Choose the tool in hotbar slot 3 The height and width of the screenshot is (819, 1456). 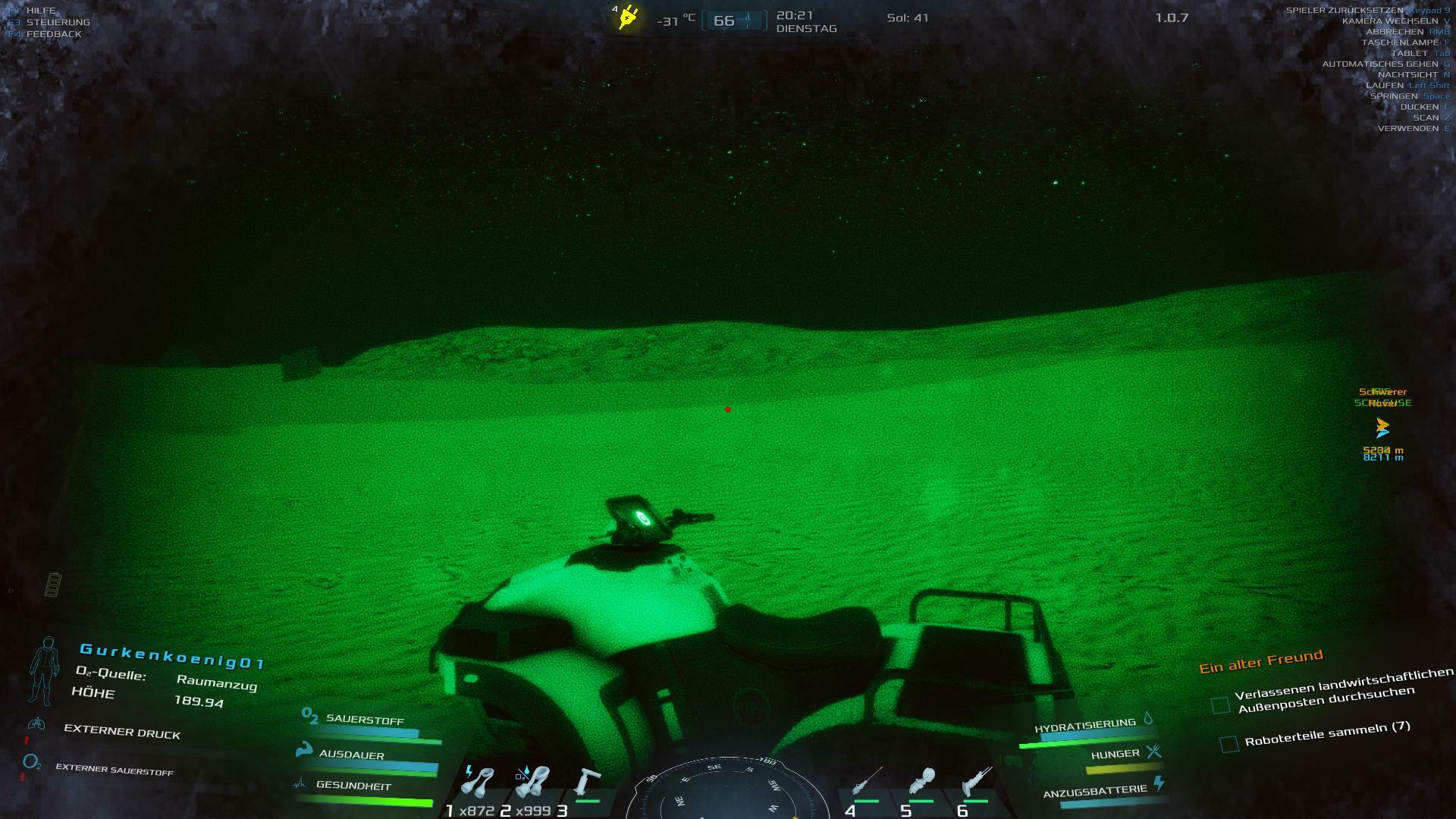[x=587, y=783]
